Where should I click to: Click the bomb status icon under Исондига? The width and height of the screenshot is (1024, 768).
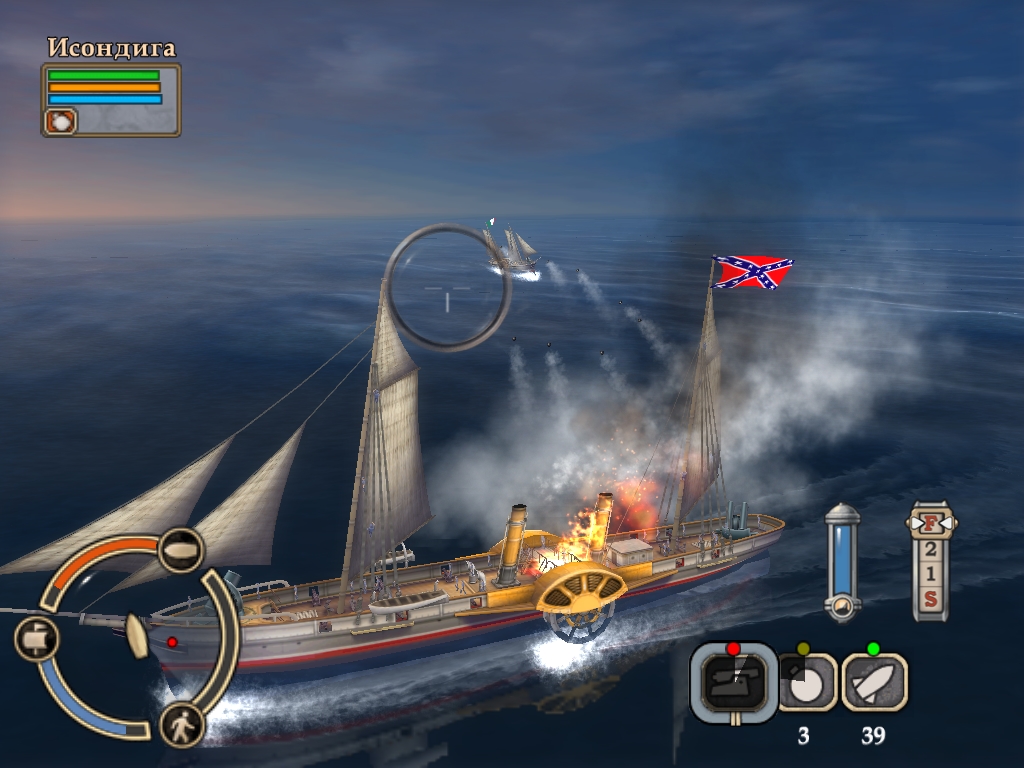coord(60,121)
